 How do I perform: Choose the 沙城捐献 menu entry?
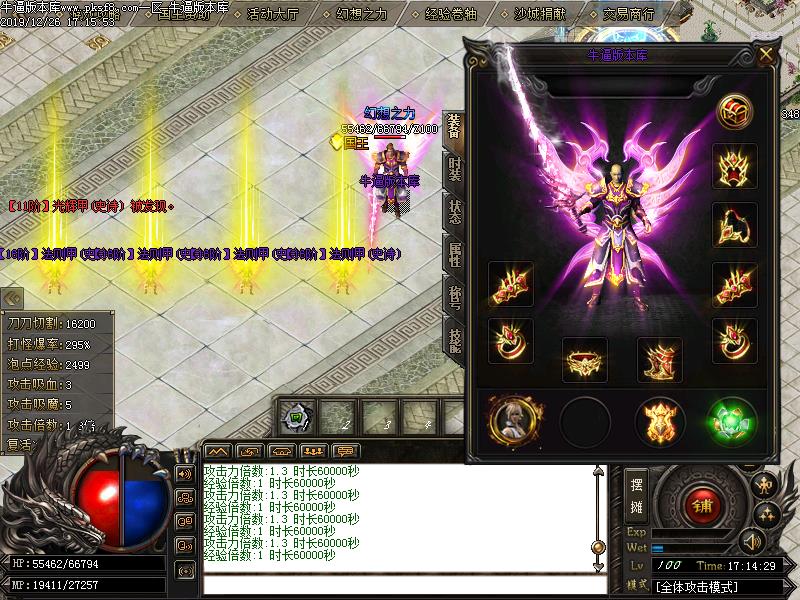(541, 14)
